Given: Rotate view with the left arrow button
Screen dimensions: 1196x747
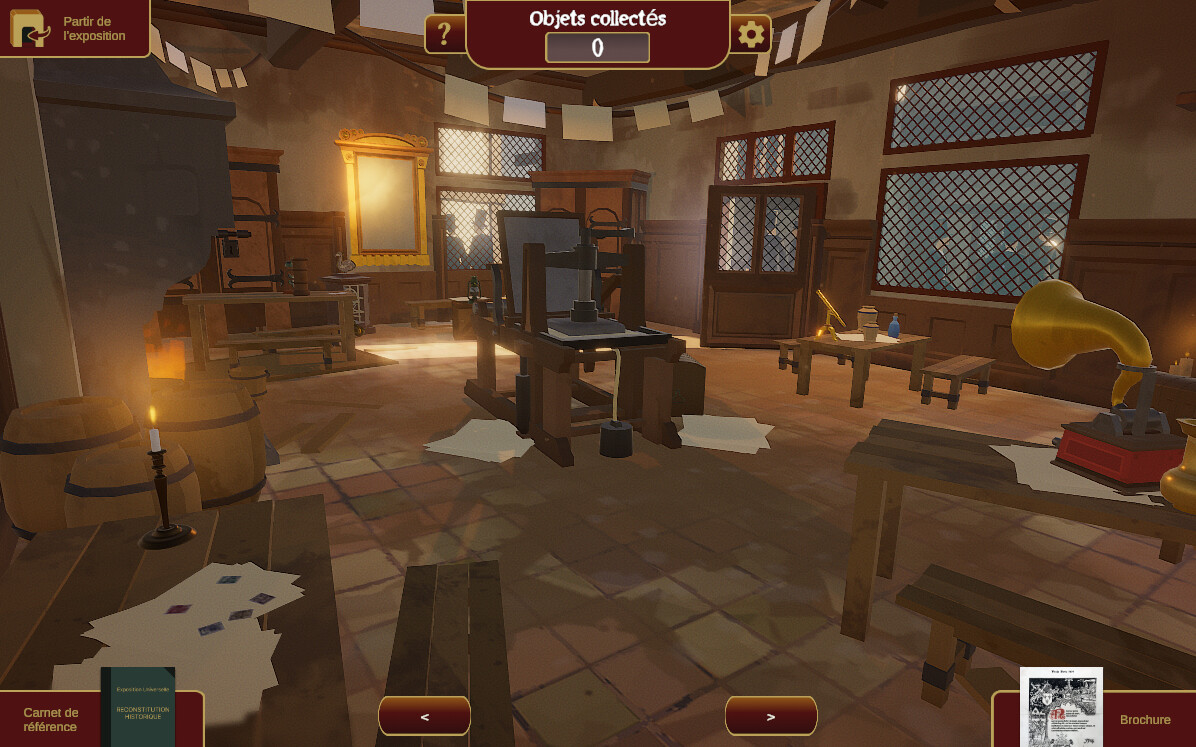Looking at the screenshot, I should 424,716.
